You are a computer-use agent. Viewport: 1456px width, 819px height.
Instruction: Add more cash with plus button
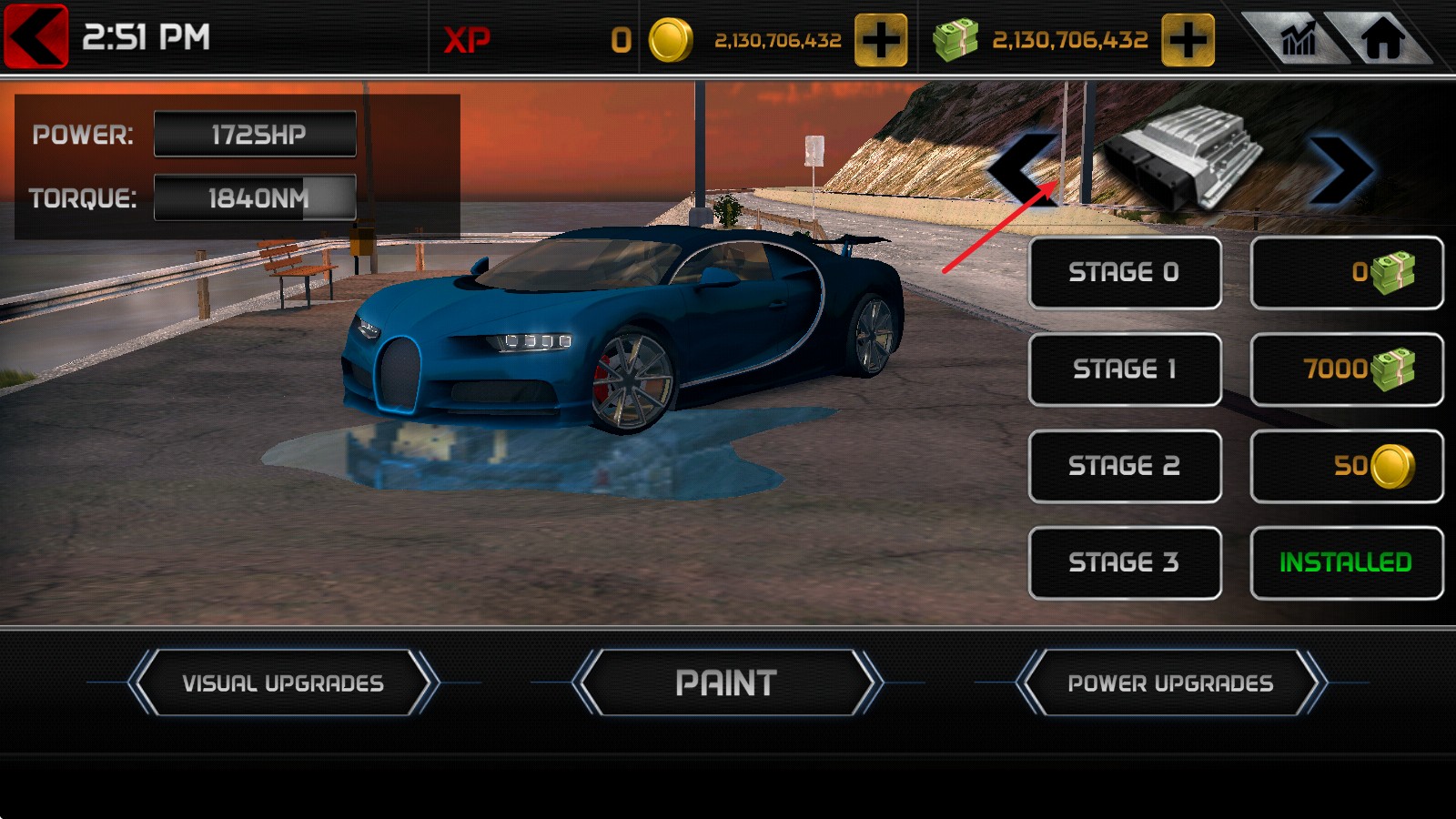[x=1188, y=40]
